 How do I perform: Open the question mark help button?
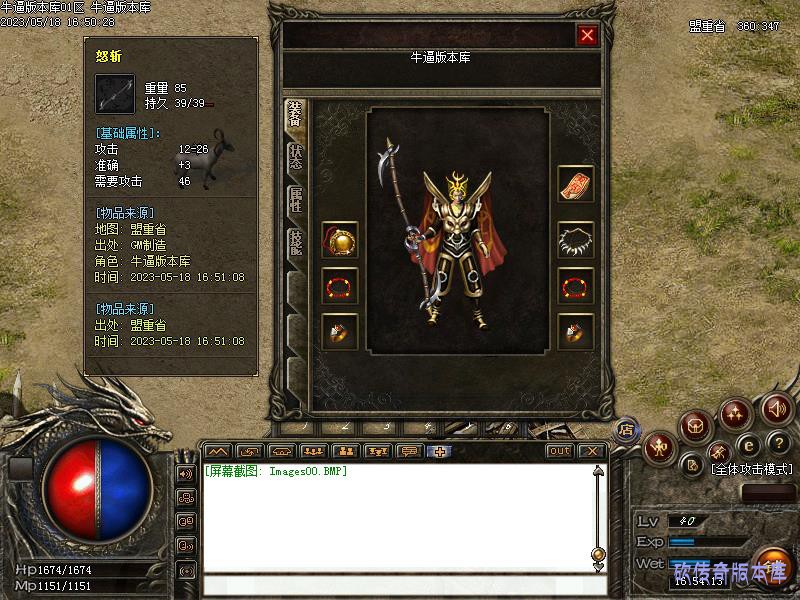pos(779,443)
